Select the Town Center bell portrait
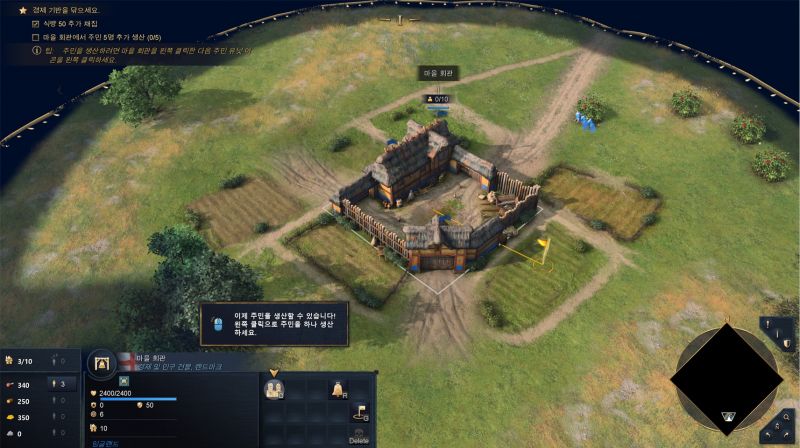Image resolution: width=800 pixels, height=448 pixels. (102, 364)
